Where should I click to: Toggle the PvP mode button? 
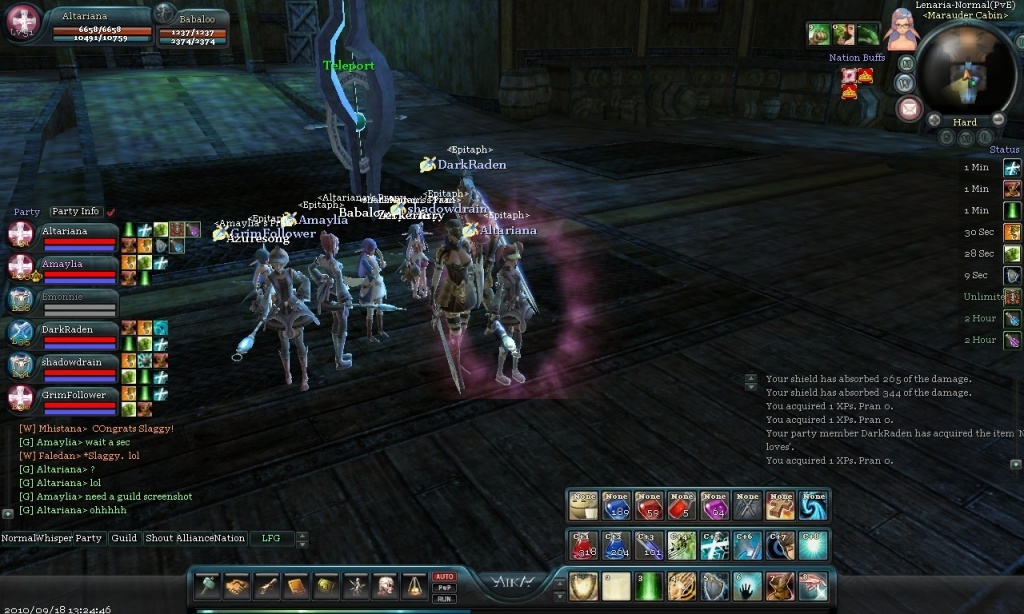444,588
